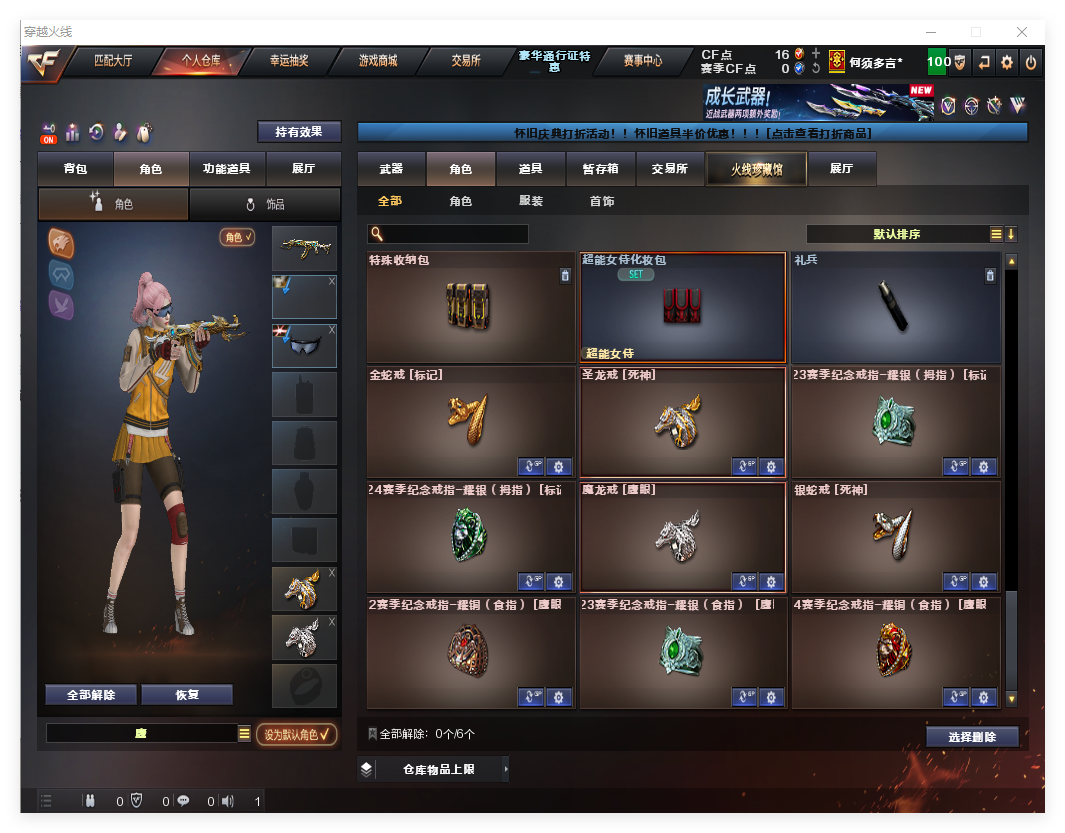1065x833 pixels.
Task: Click the 持有效果 button
Action: pos(299,132)
